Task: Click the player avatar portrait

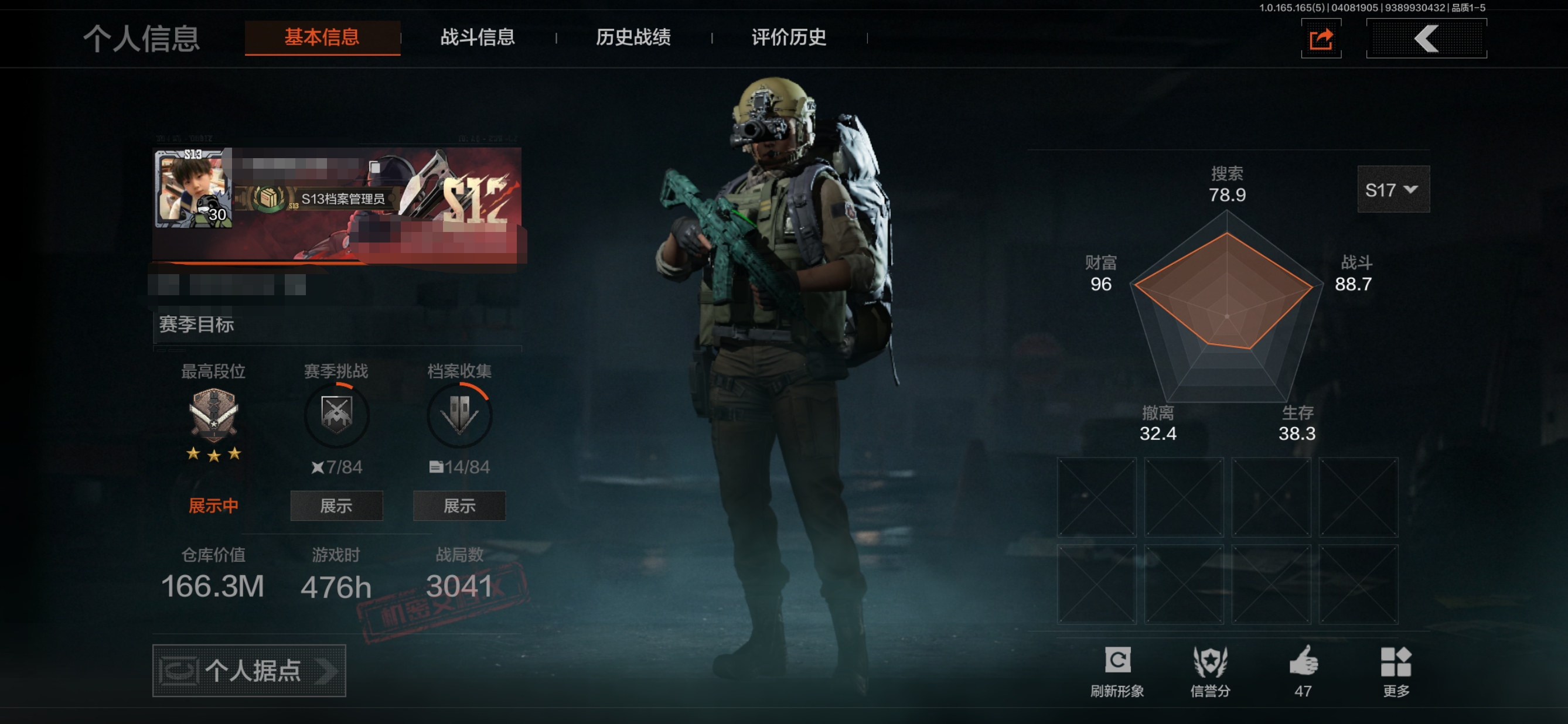Action: [193, 189]
